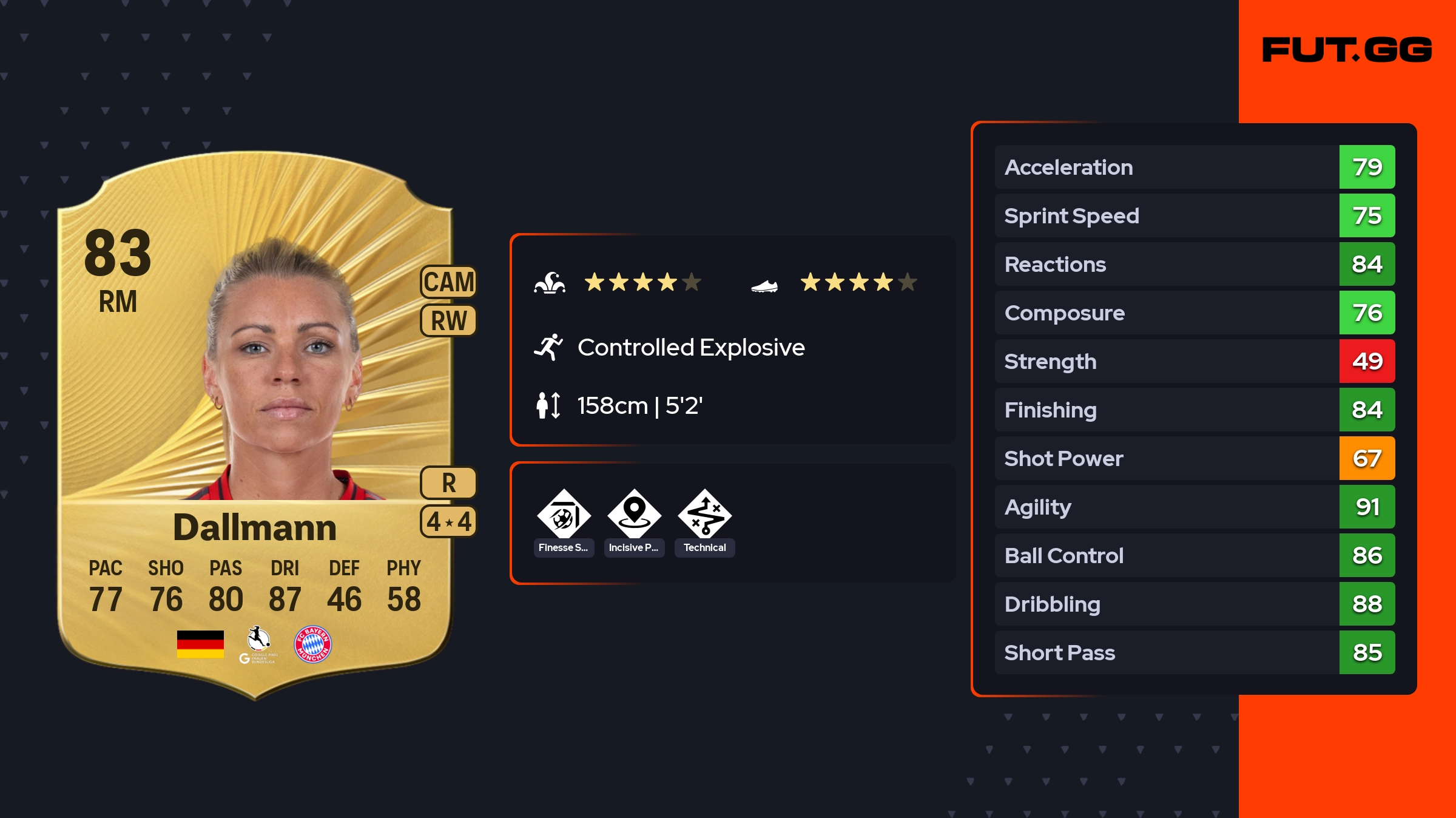Image resolution: width=1456 pixels, height=818 pixels.
Task: Click the Bayern München club badge
Action: click(x=312, y=644)
